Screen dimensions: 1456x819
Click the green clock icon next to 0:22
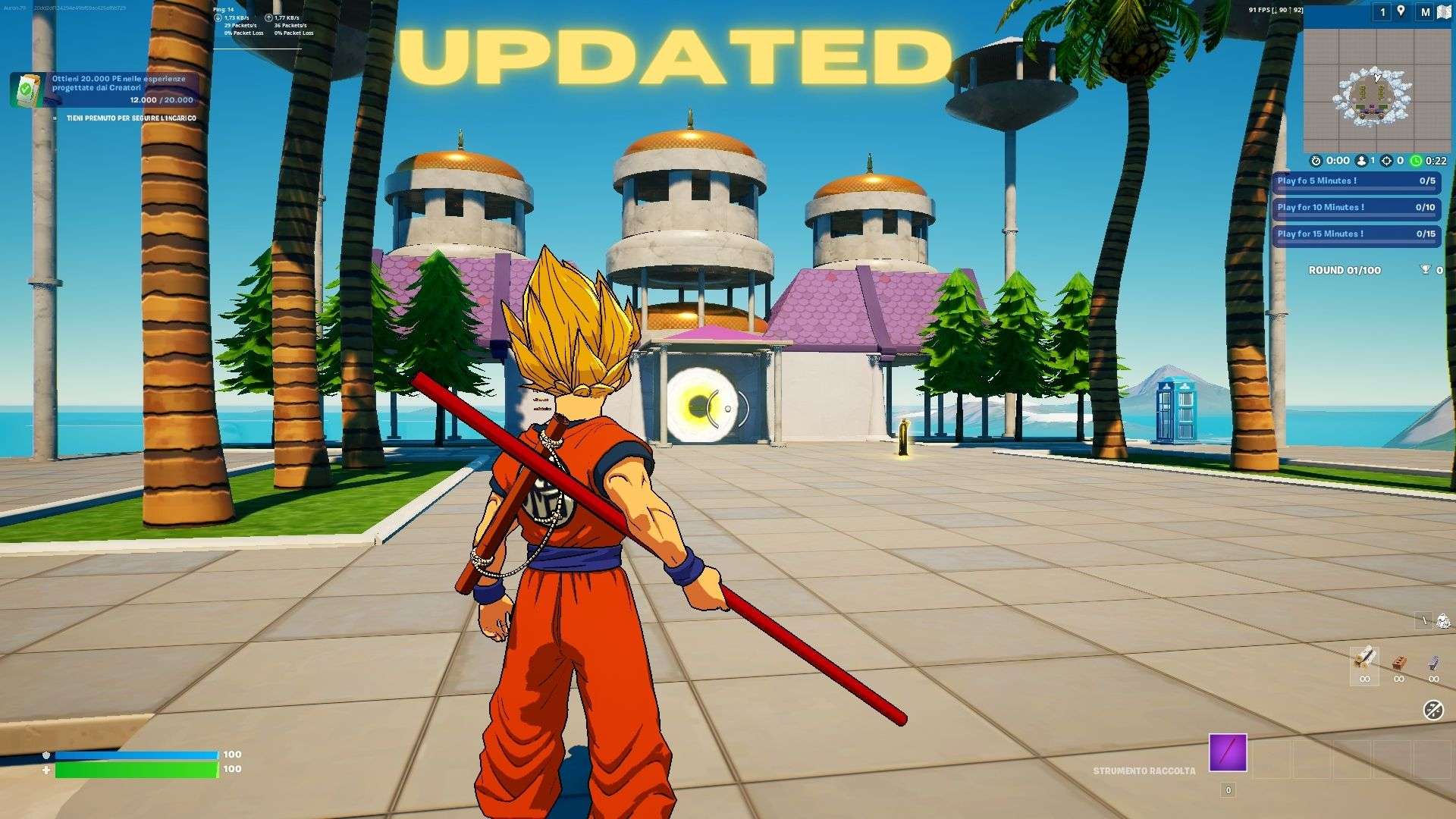point(1415,161)
